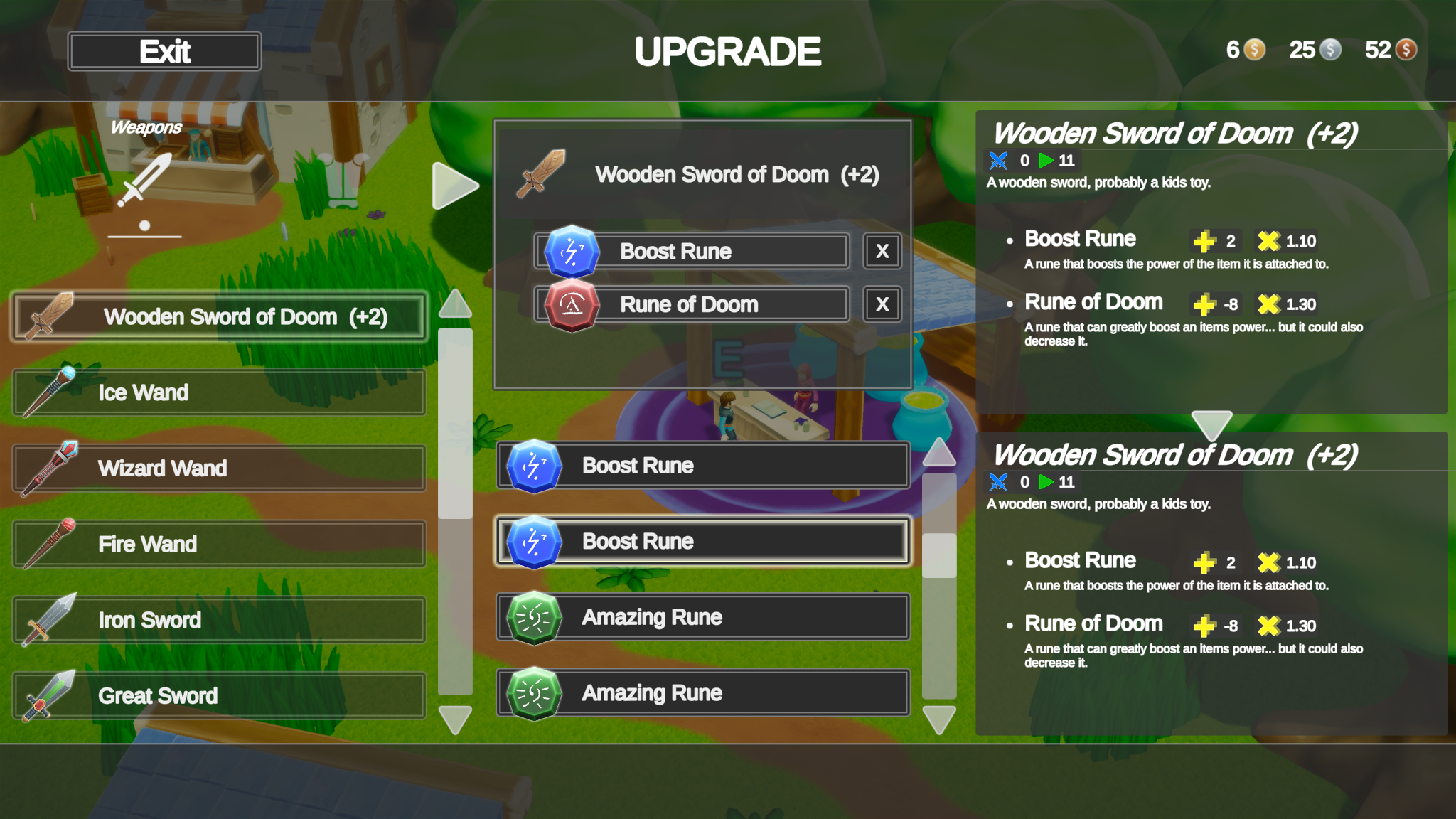
Task: Click the green Amazing Rune gem icon
Action: click(534, 617)
